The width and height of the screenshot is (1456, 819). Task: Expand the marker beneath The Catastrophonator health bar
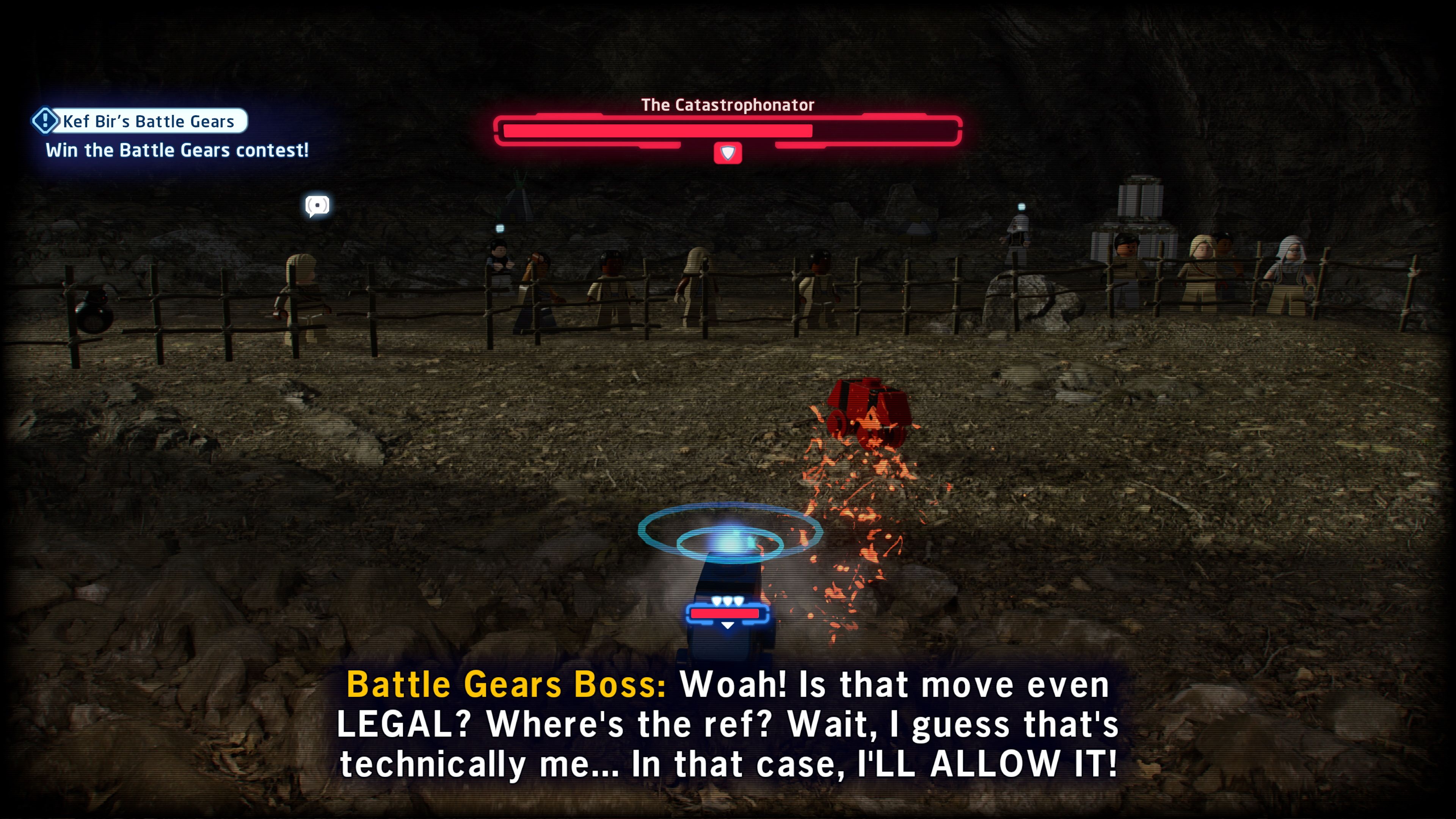(728, 152)
